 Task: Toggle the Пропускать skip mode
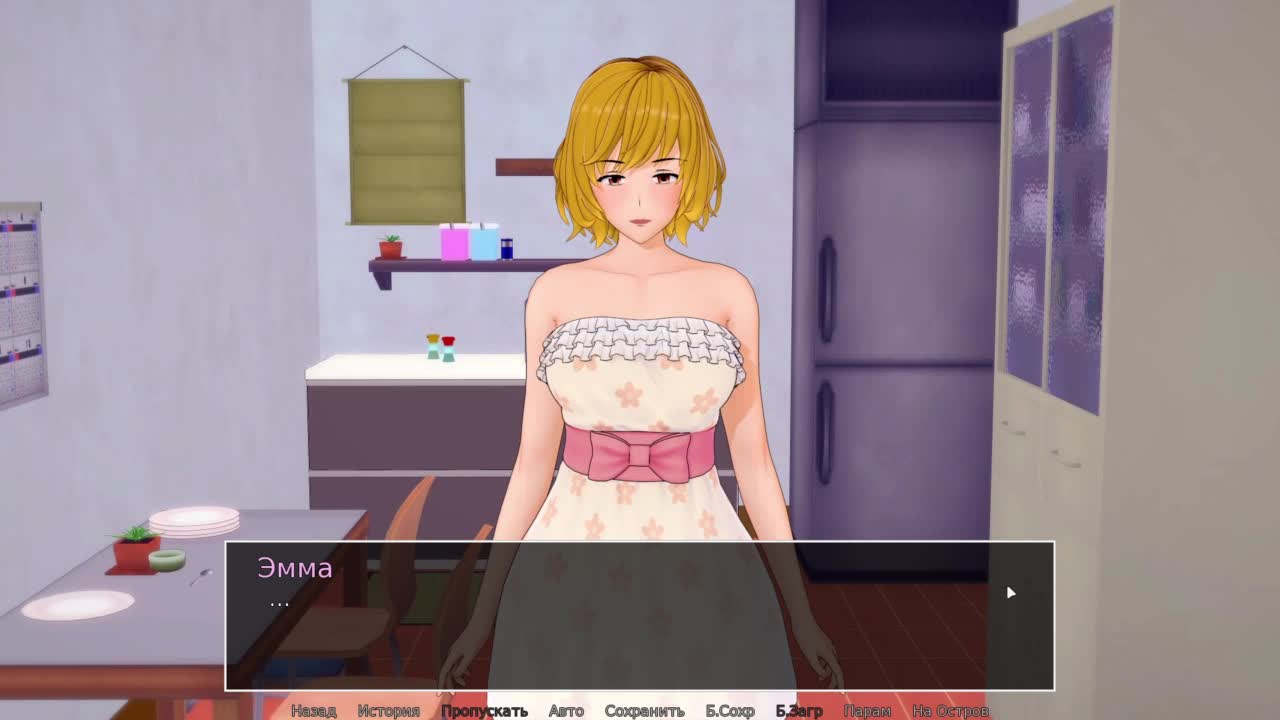(x=484, y=711)
